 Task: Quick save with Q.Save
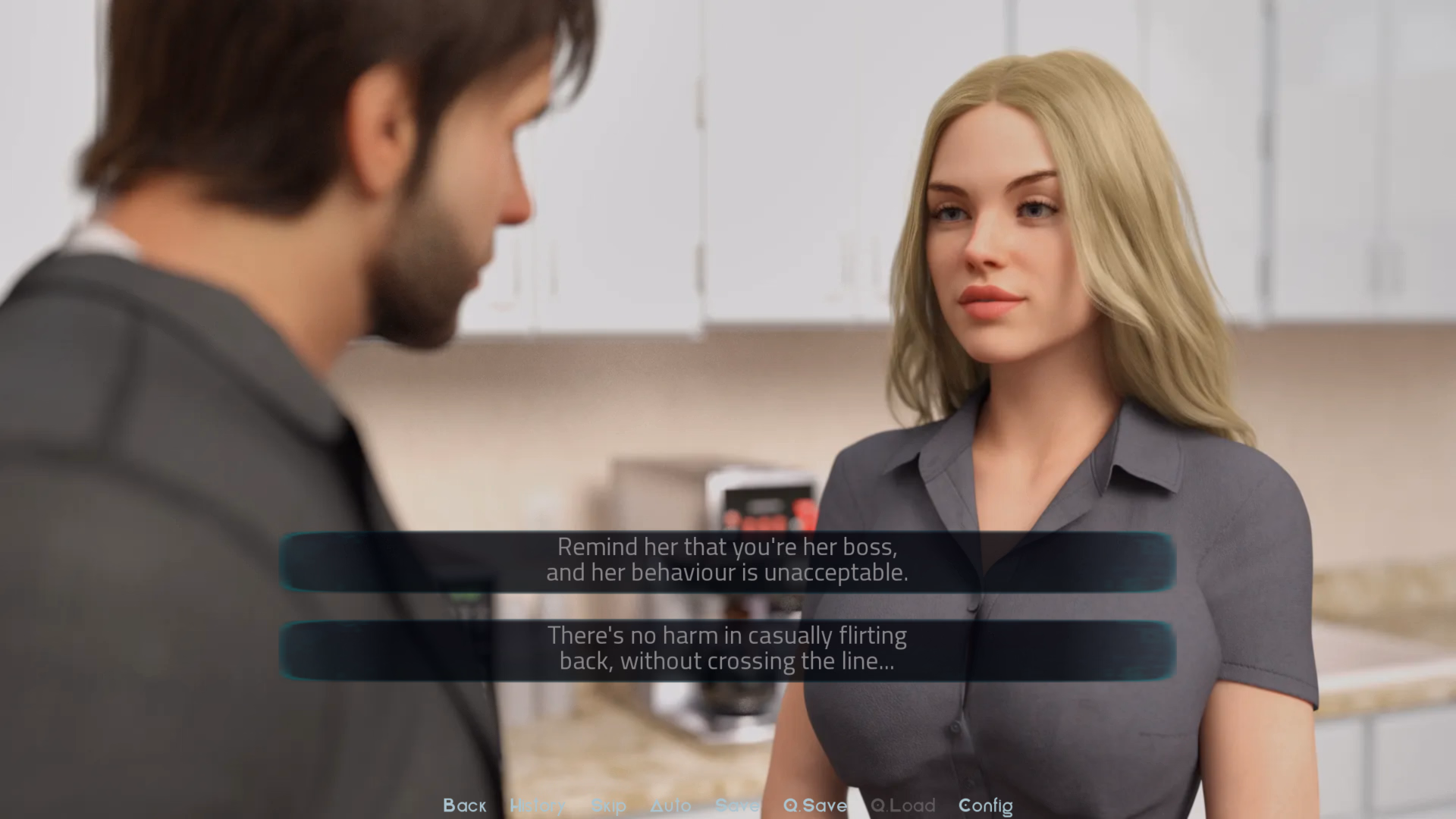814,805
